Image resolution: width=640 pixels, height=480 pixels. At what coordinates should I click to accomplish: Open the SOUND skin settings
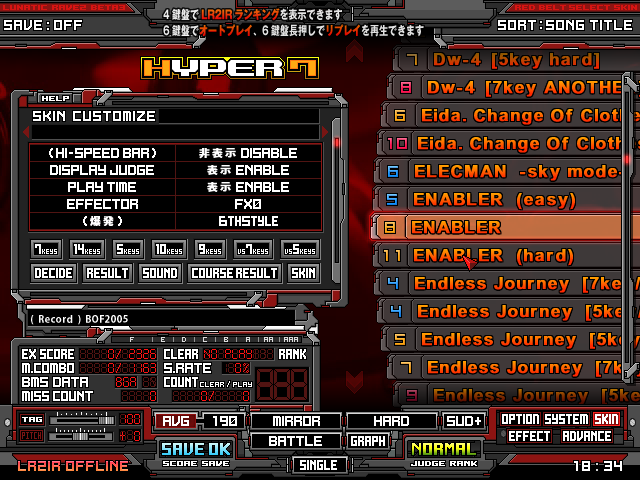click(x=160, y=272)
